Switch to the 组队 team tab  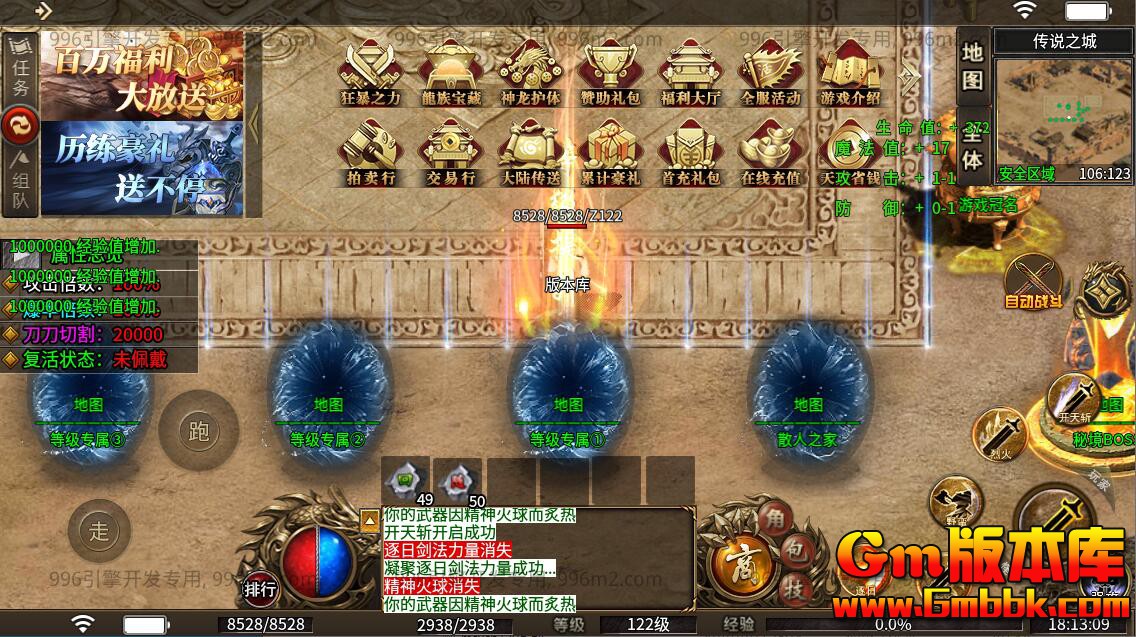(x=20, y=185)
